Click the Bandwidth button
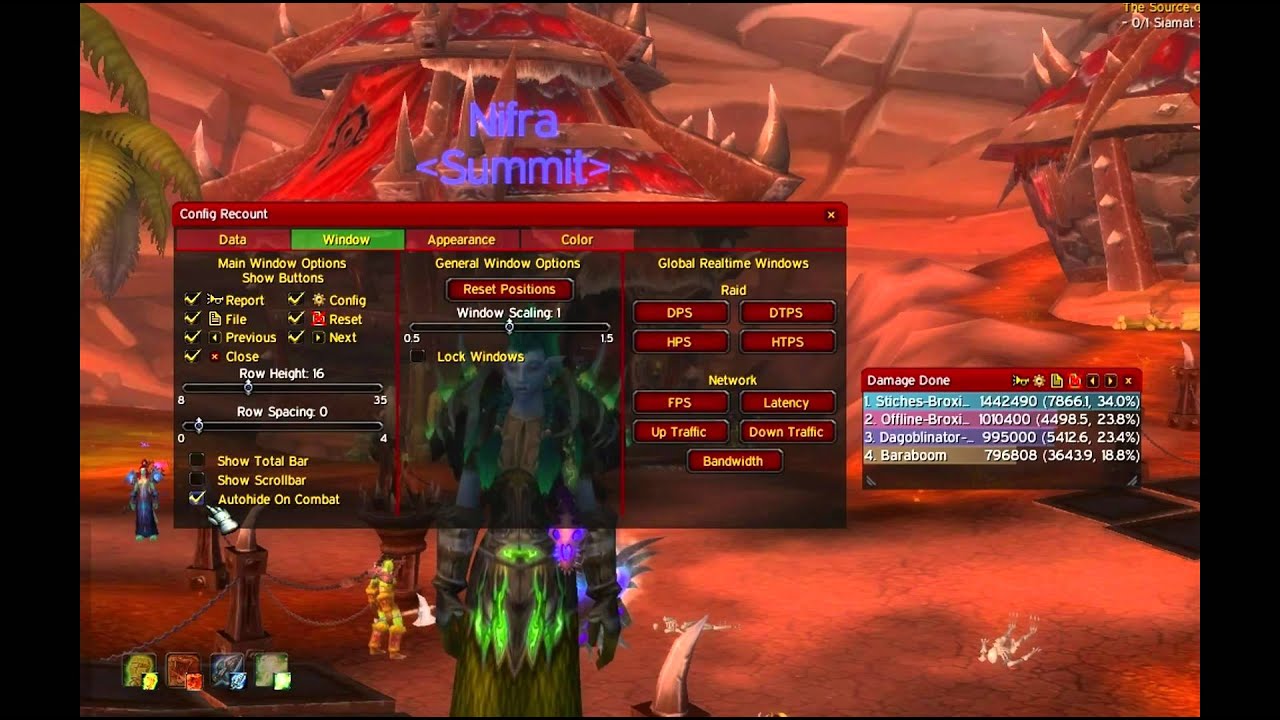 (733, 461)
